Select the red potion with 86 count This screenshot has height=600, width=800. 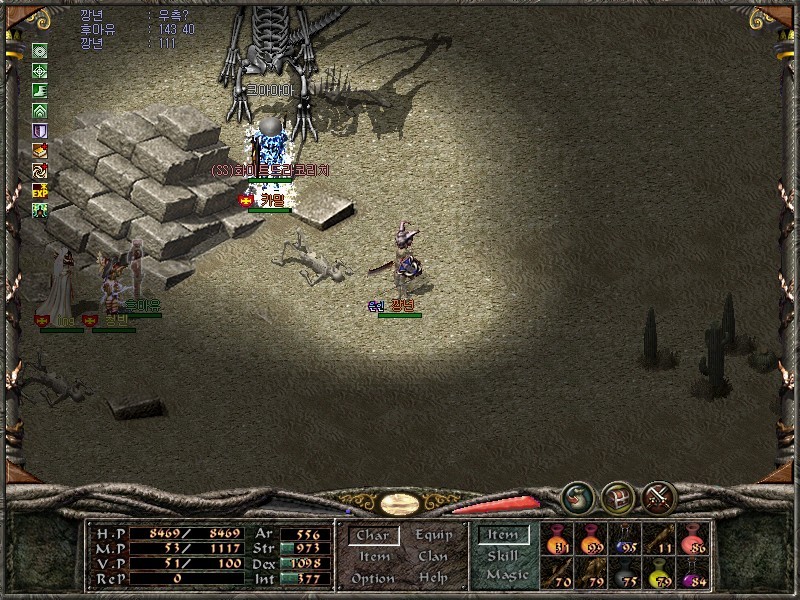(692, 540)
